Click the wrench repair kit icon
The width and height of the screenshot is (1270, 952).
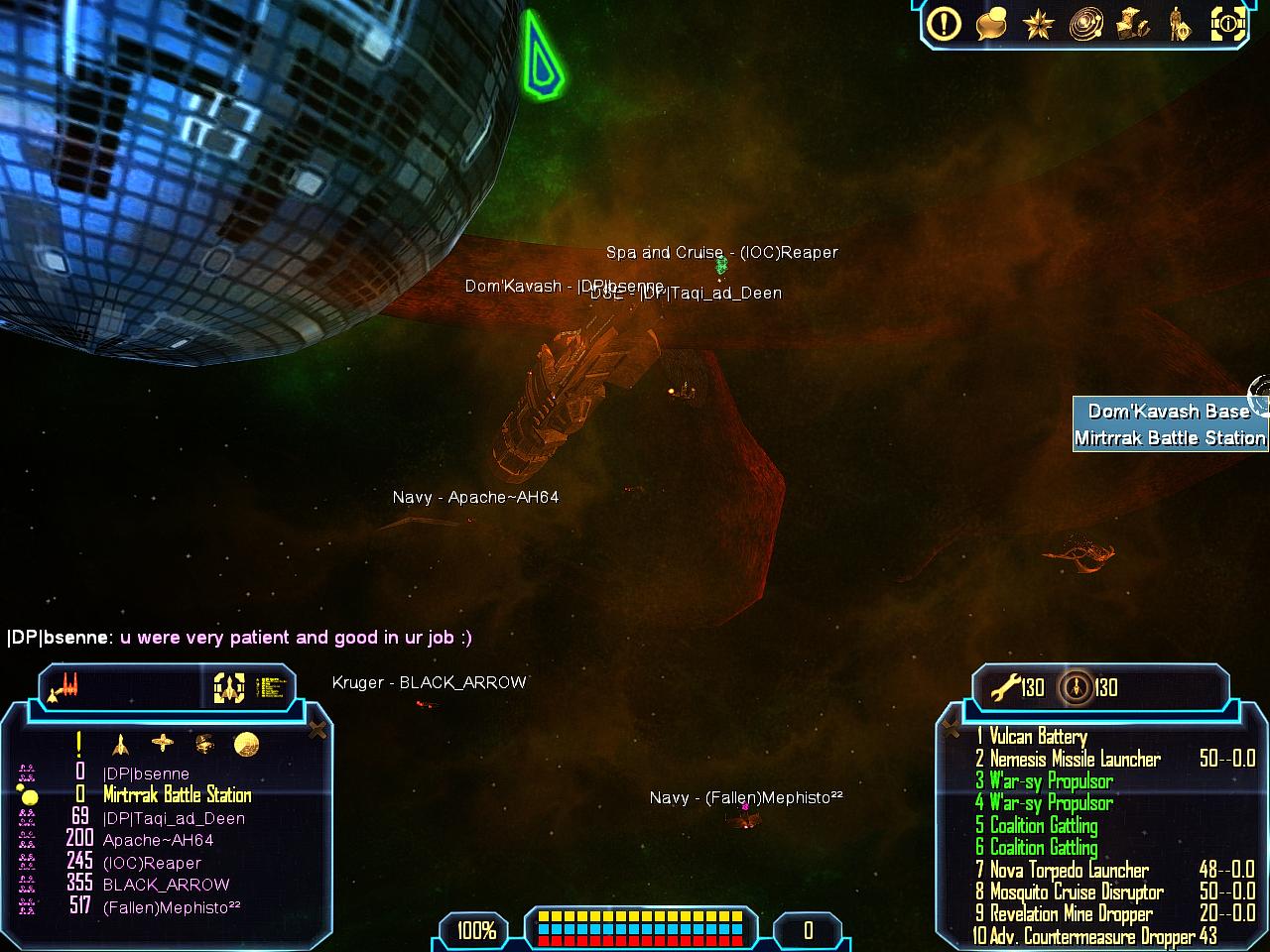coord(1006,686)
